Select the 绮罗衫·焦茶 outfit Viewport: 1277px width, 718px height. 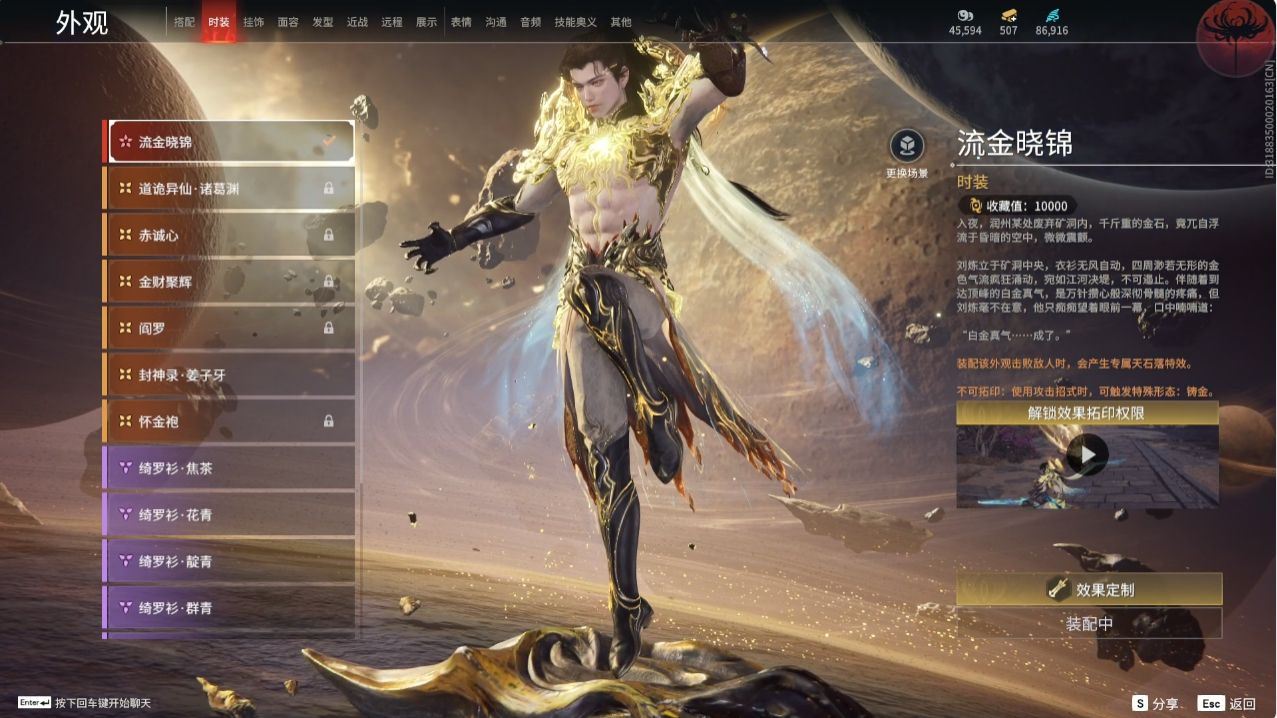click(230, 468)
